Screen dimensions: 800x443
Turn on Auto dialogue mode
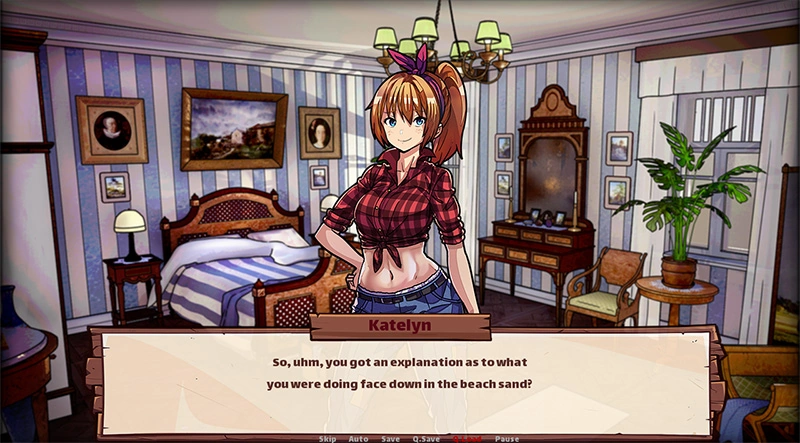[x=358, y=438]
